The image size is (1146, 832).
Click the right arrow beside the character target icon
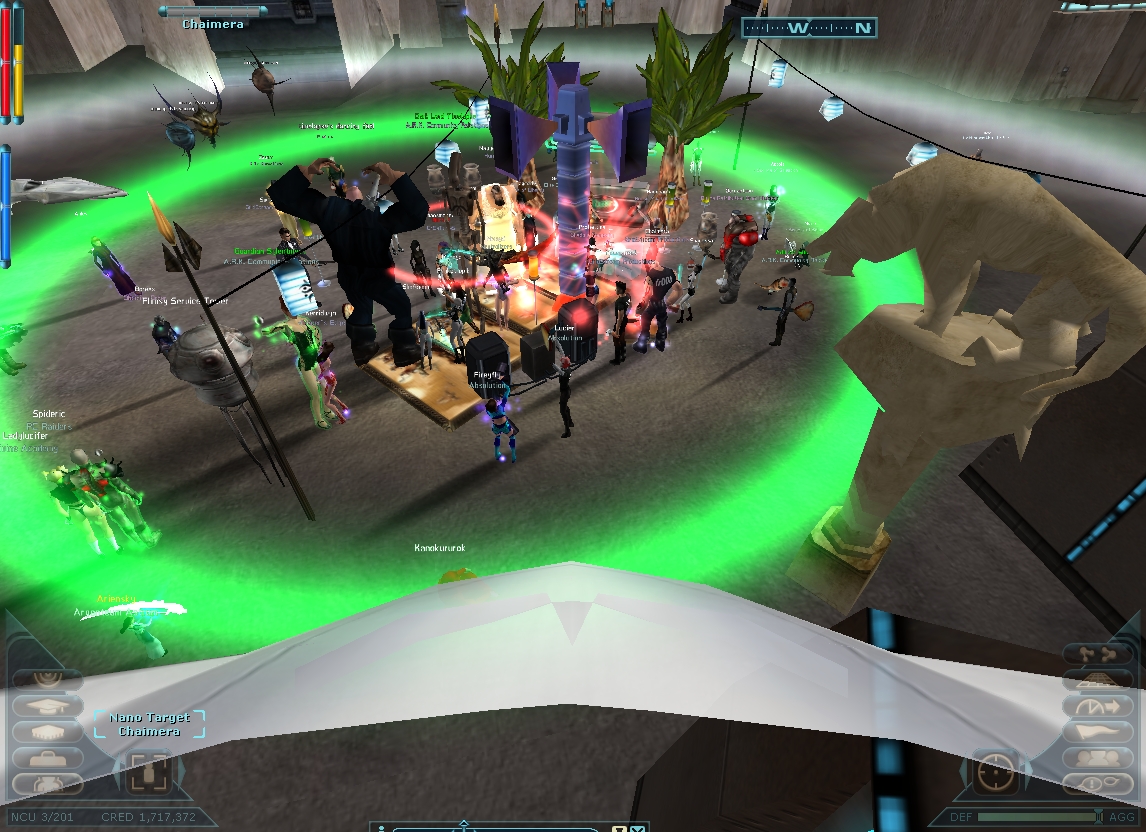(180, 772)
